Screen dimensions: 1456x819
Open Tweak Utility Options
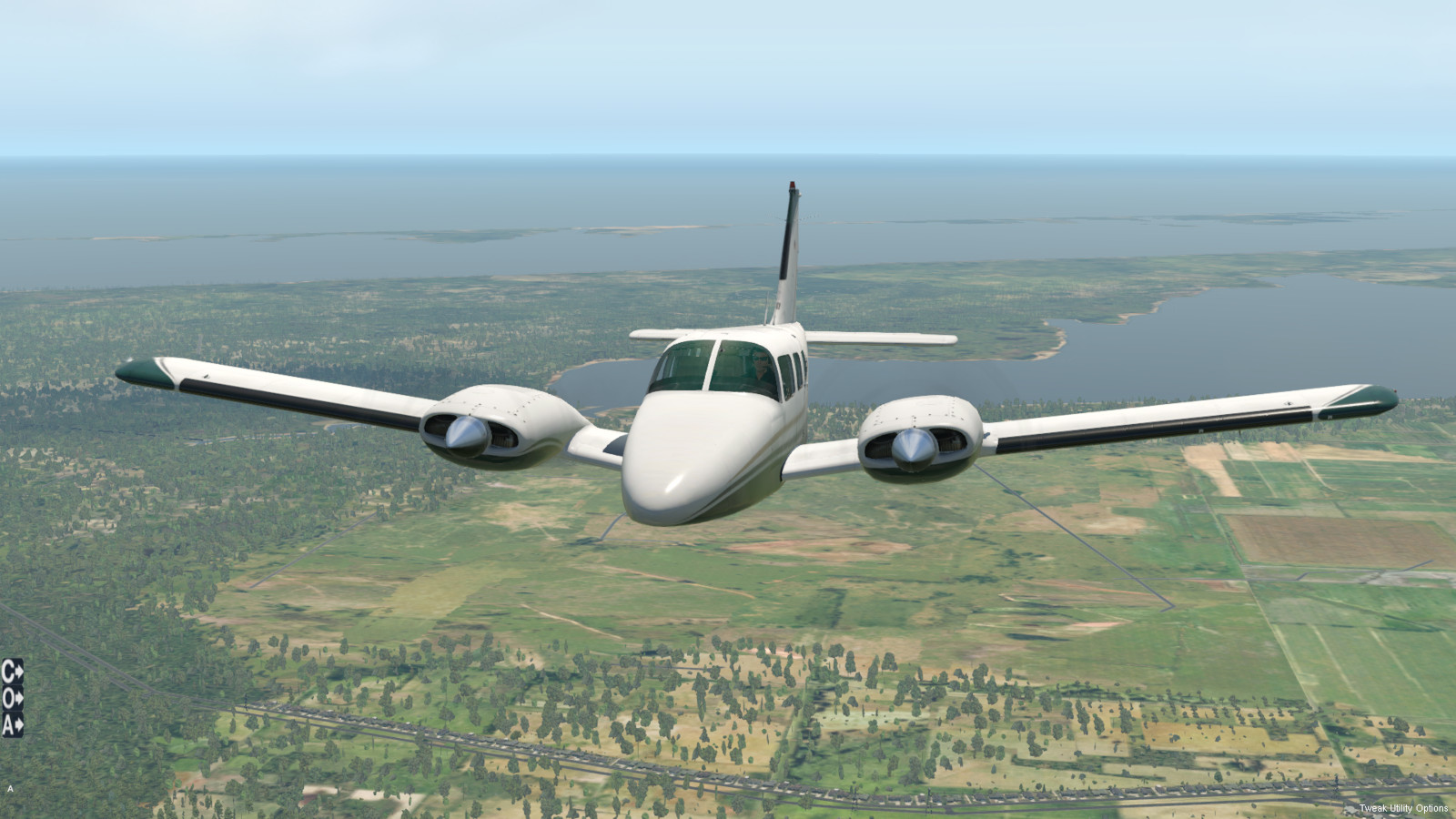coord(1402,808)
